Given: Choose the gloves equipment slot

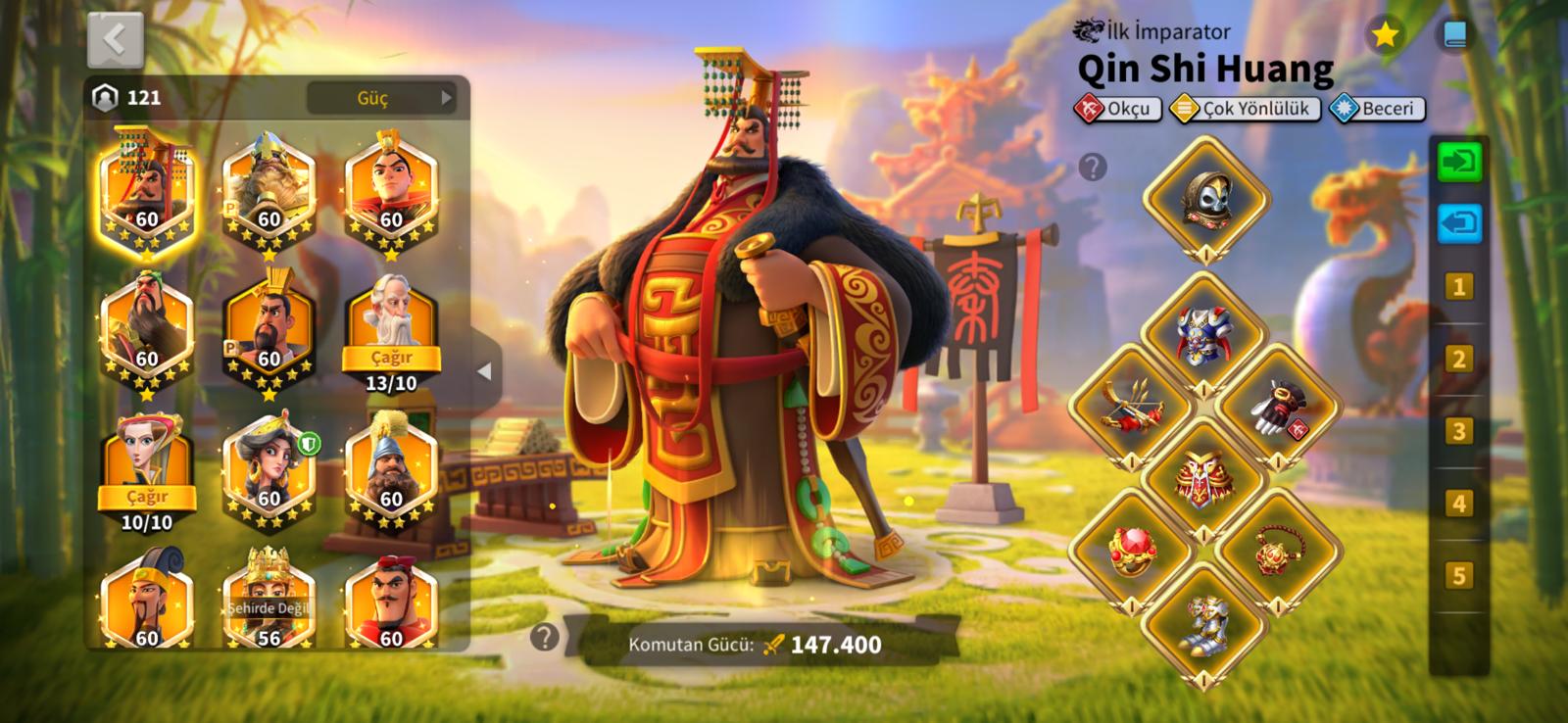Looking at the screenshot, I should (1278, 407).
